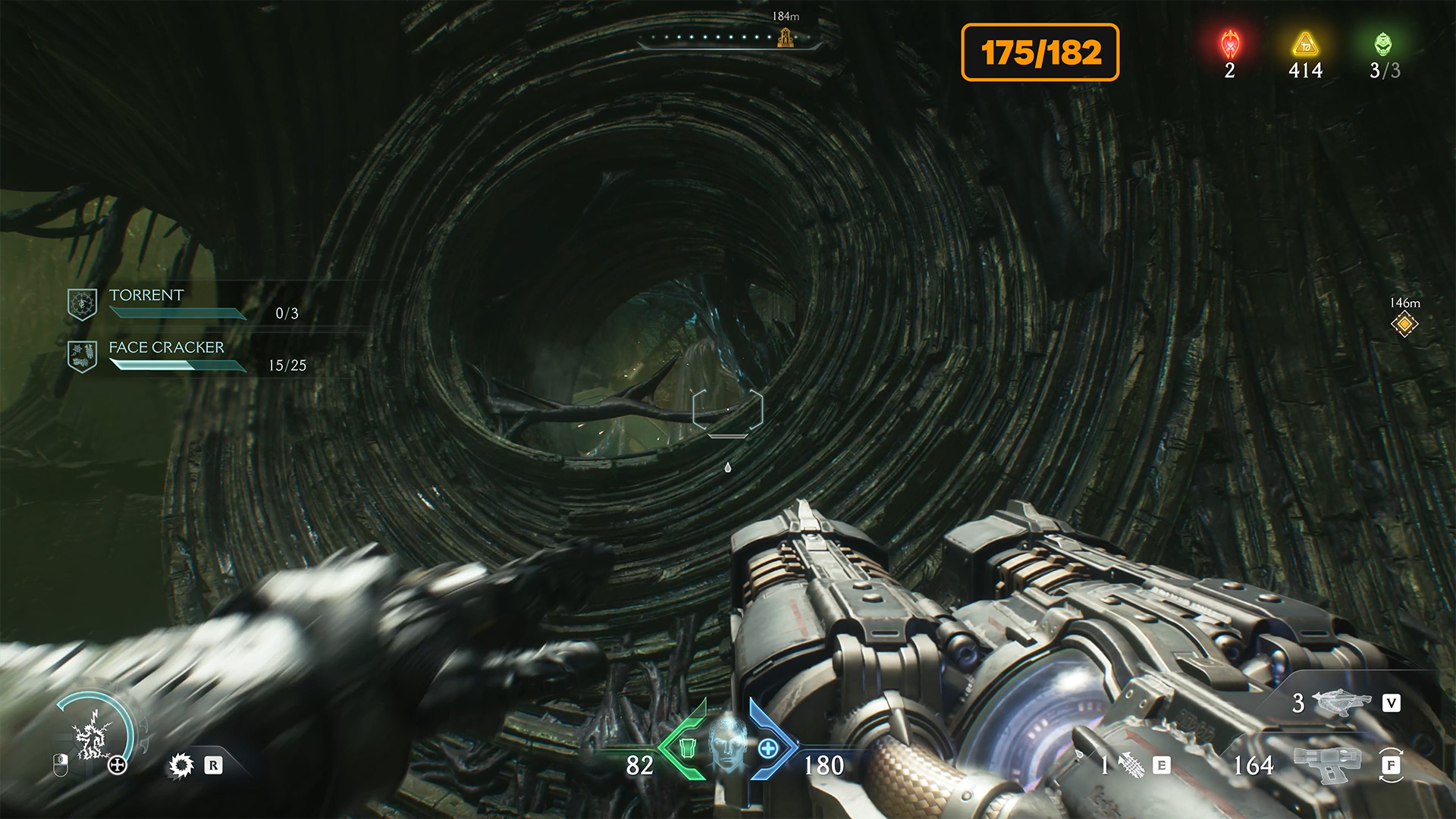Click the orange 175/182 counter overlay
Image resolution: width=1456 pixels, height=819 pixels.
tap(1040, 52)
